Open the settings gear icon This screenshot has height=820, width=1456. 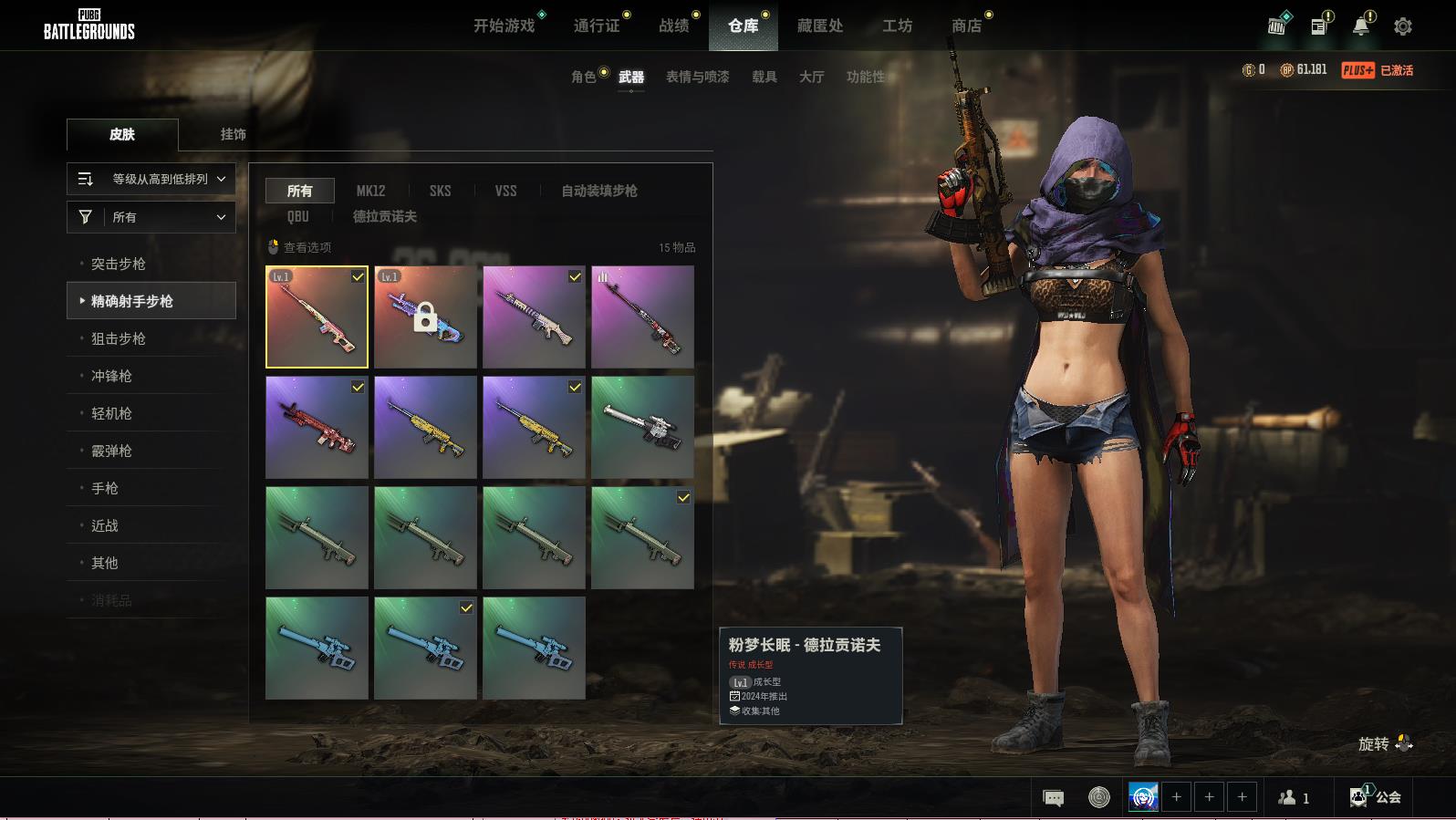click(1402, 26)
